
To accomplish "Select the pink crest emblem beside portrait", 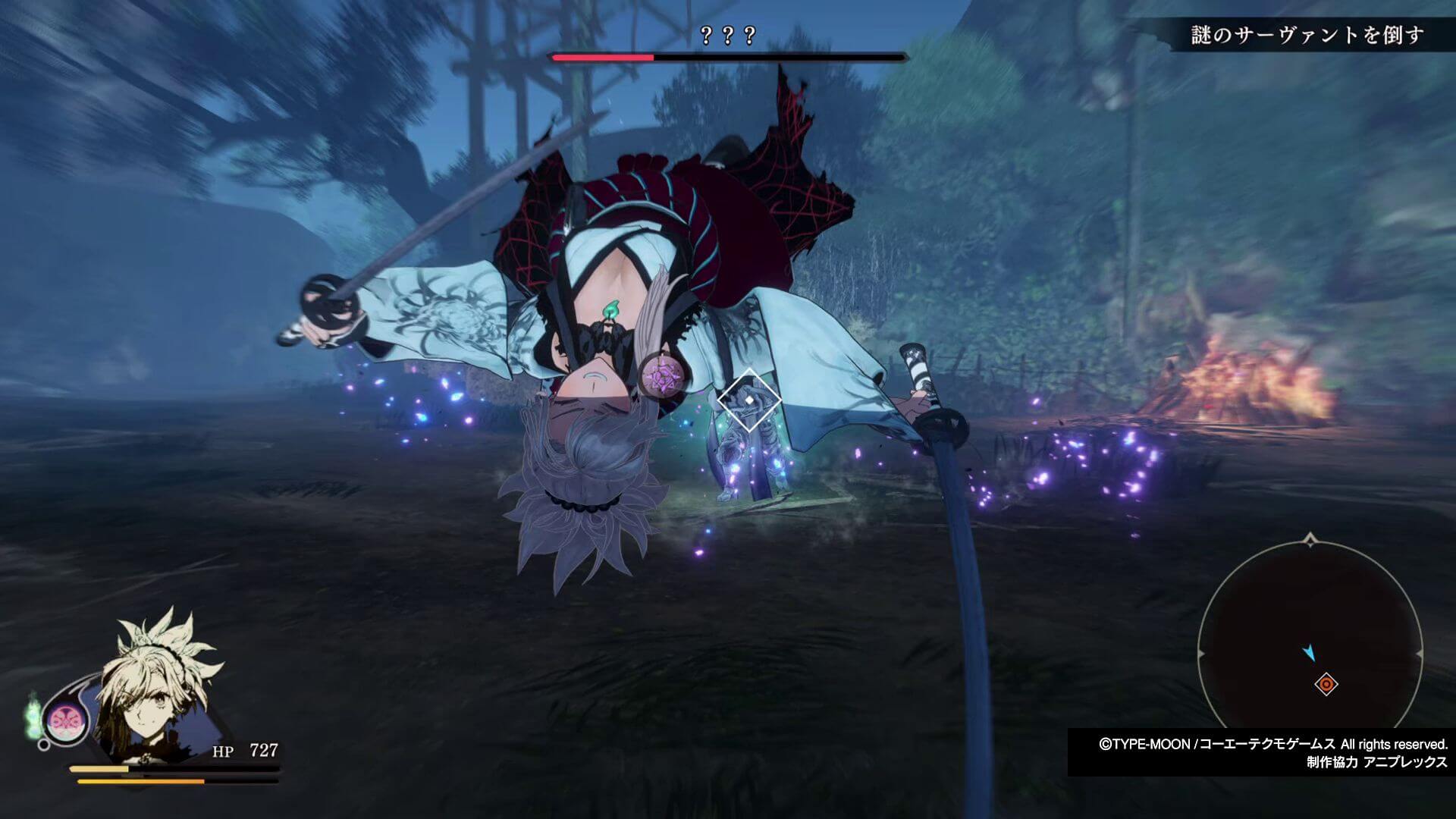I will click(x=60, y=719).
